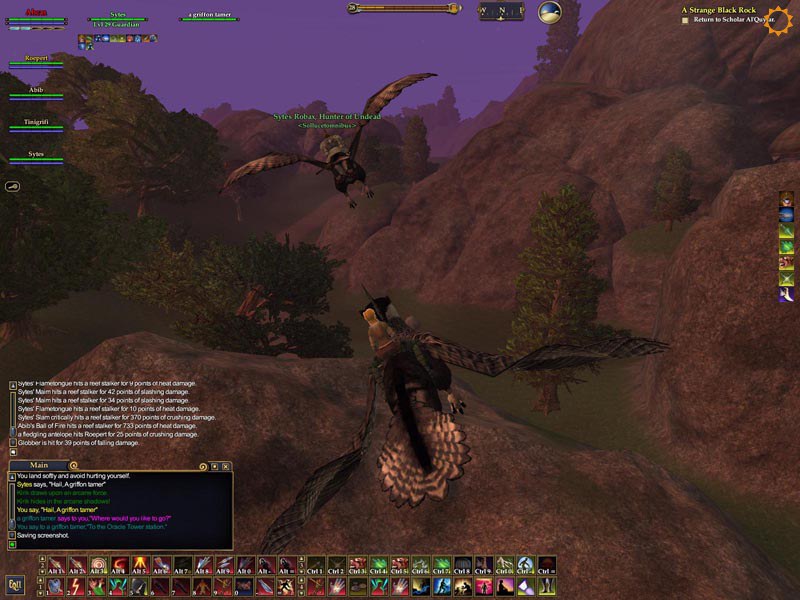Screen dimensions: 800x600
Task: Close the chat window
Action: (x=227, y=466)
